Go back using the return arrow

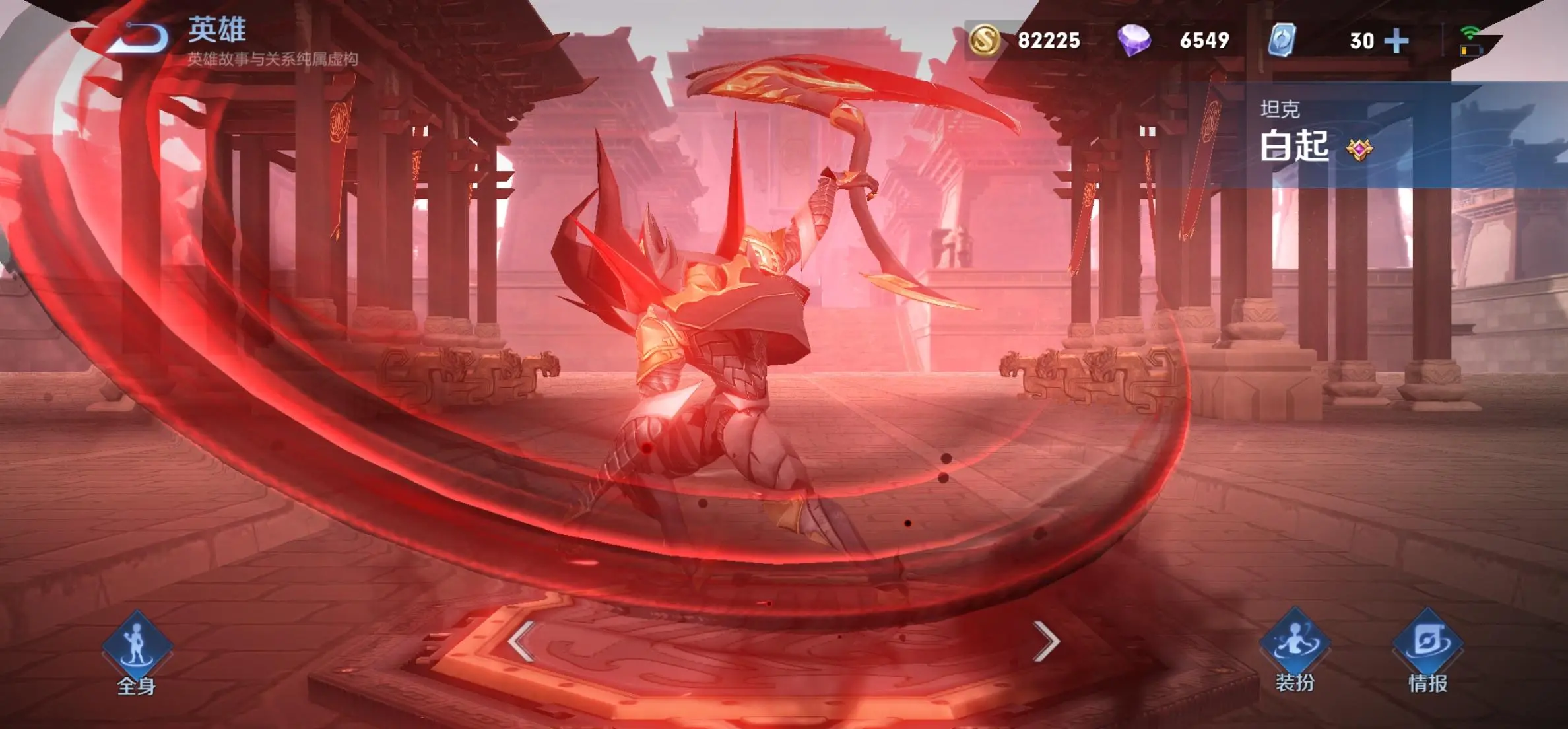coord(141,38)
